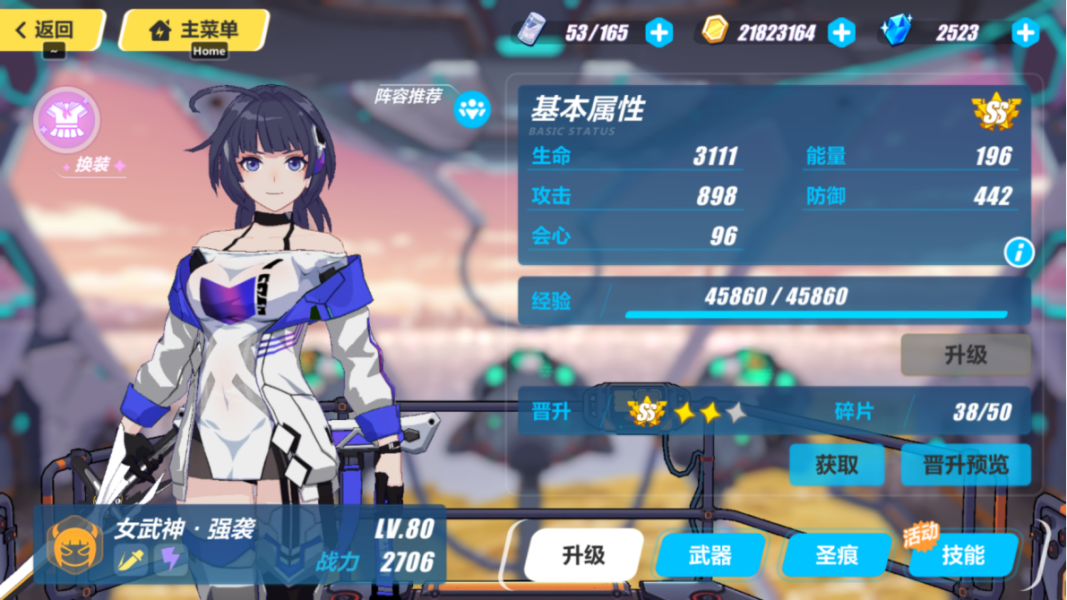Click the SS rank badge in 基本属性 header

[995, 112]
